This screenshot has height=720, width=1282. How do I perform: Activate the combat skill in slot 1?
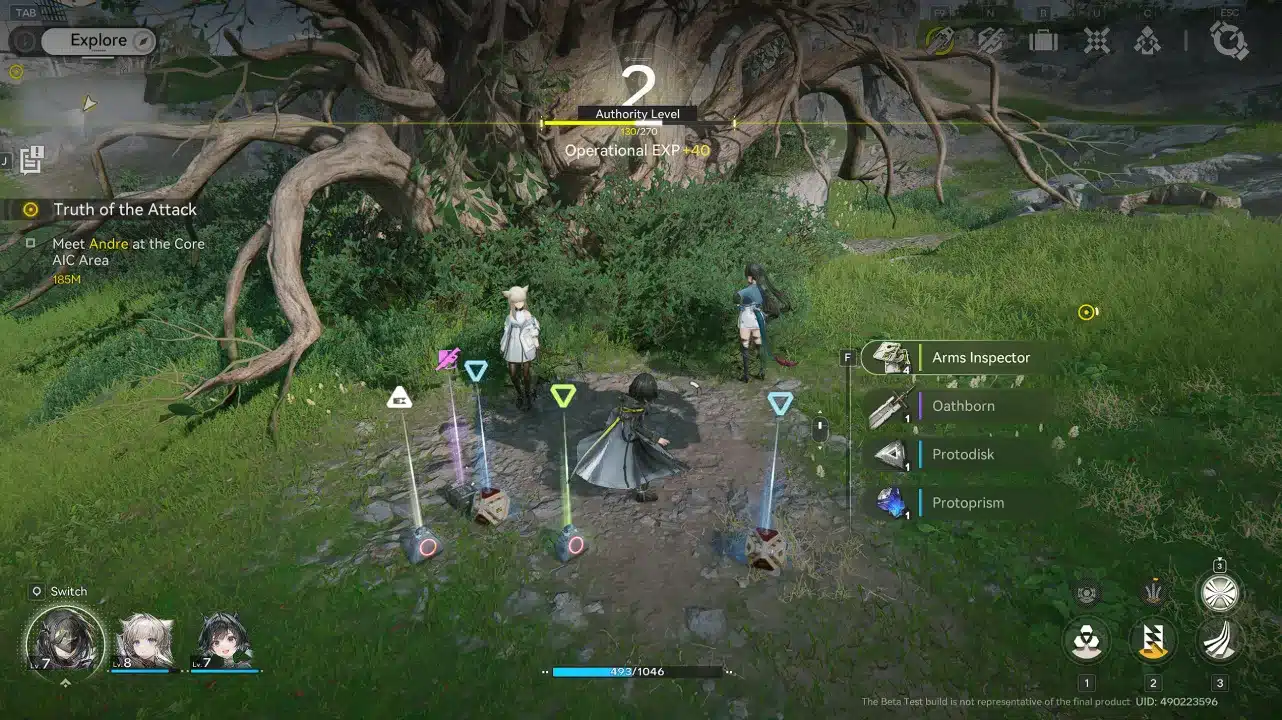coord(1086,641)
